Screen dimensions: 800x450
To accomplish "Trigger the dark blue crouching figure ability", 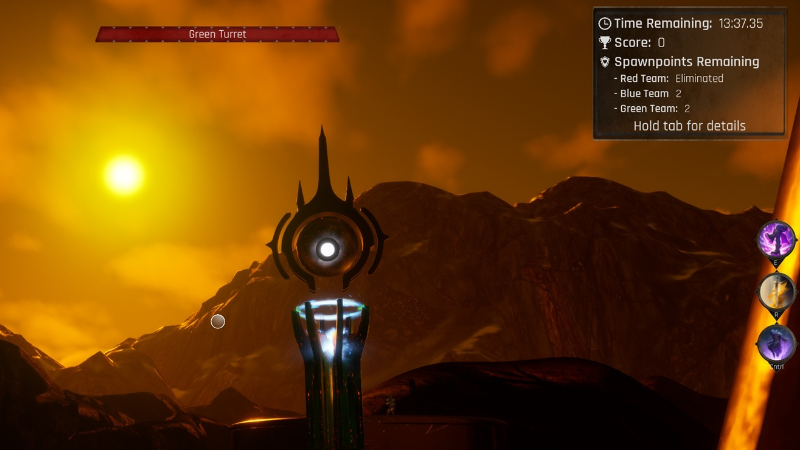I will pyautogui.click(x=776, y=343).
